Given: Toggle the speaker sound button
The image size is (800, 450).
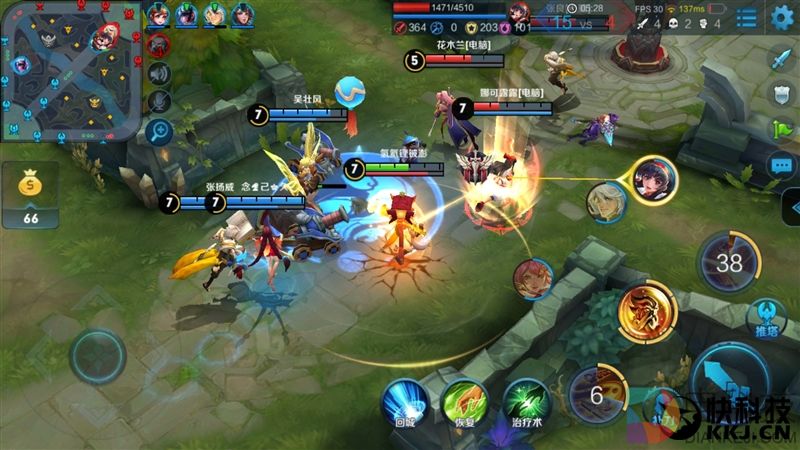Looking at the screenshot, I should pos(158,73).
